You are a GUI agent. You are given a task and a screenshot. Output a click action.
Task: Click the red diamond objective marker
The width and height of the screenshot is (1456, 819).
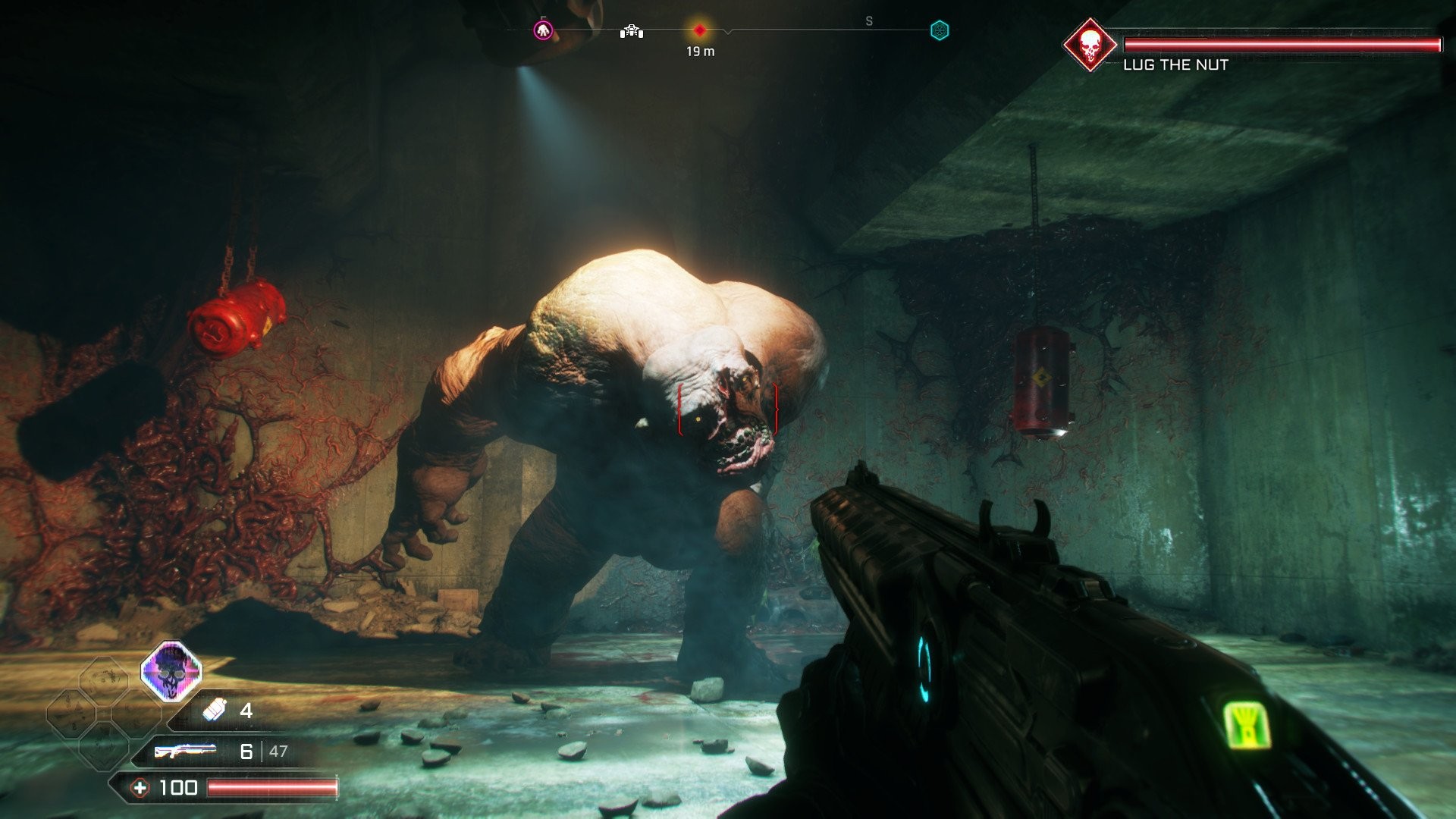(x=700, y=30)
